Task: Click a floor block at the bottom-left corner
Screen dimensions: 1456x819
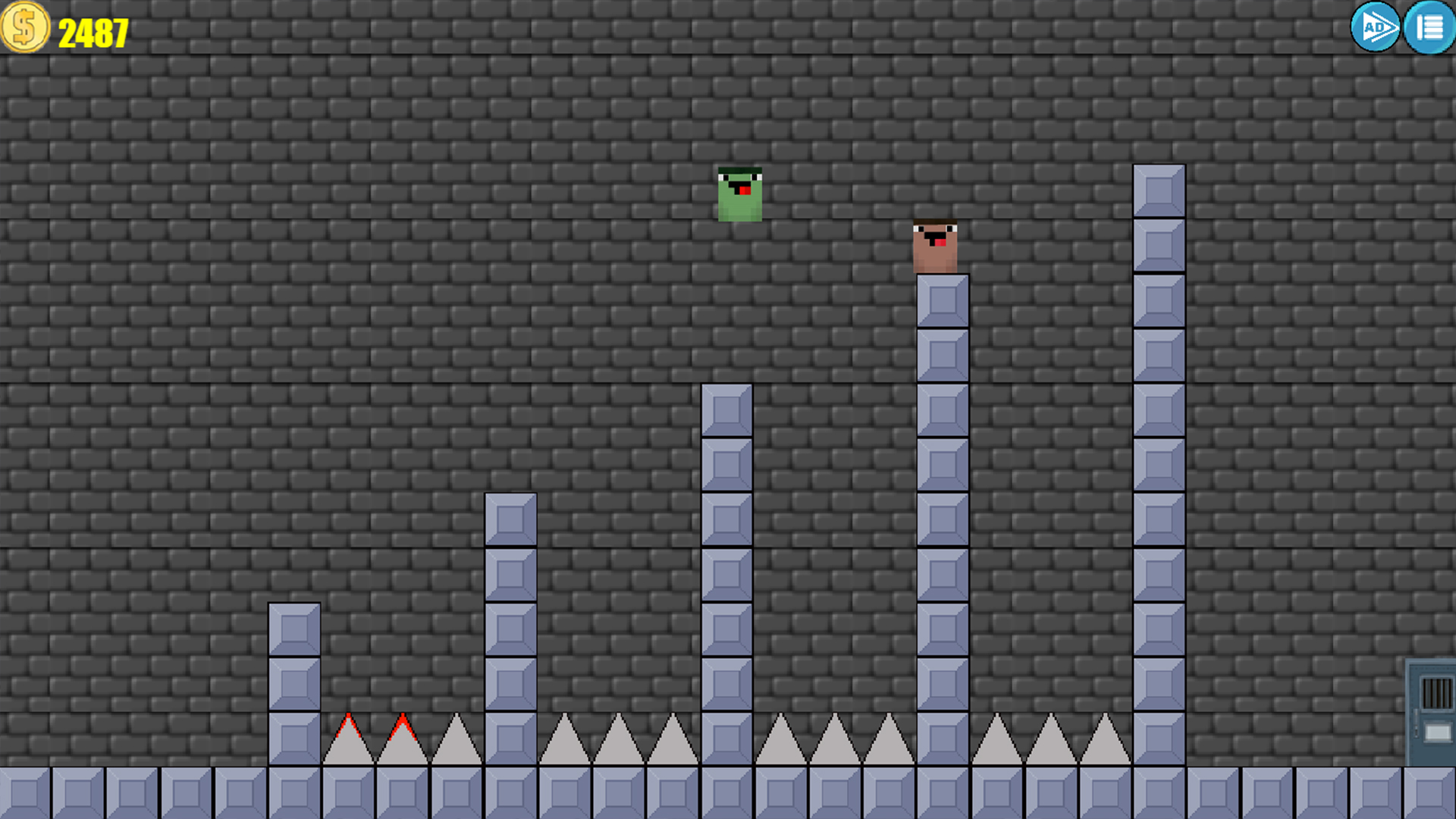Action: 27,792
